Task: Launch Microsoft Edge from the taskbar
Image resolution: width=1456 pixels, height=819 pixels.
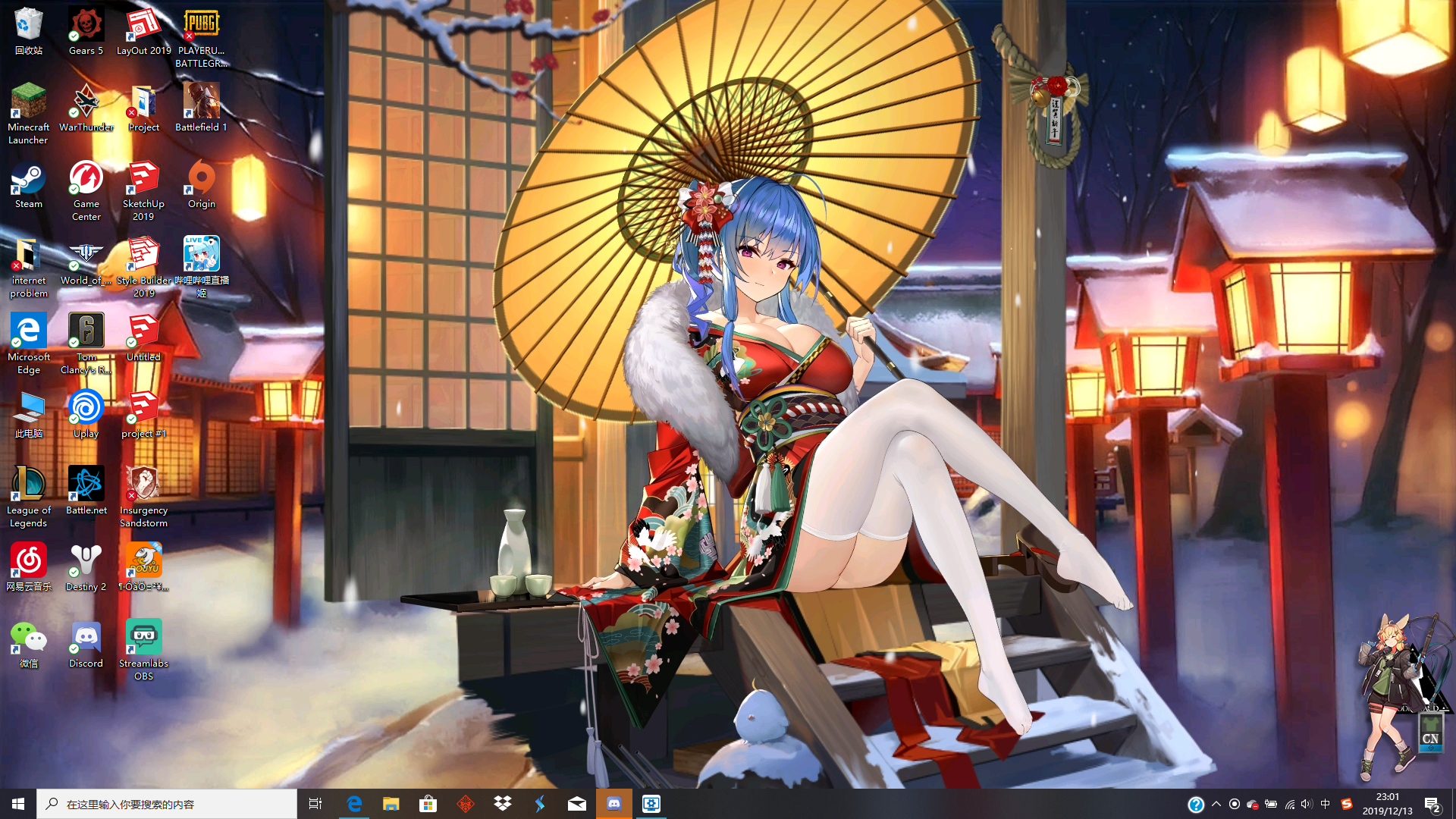Action: (x=353, y=803)
